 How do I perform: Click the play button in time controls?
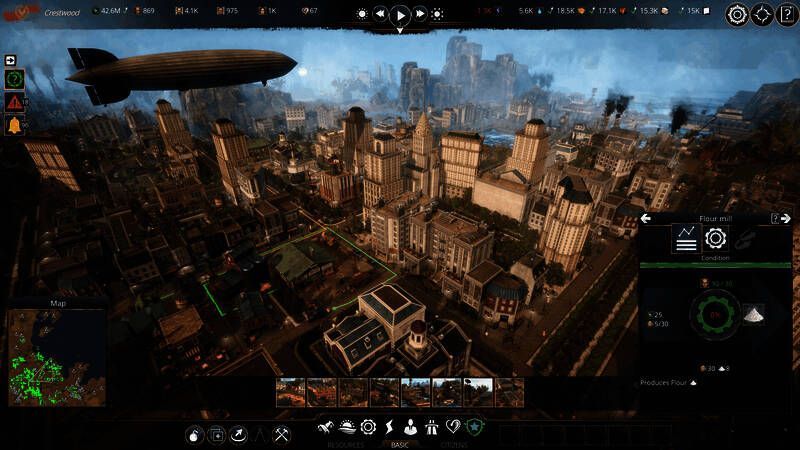click(x=399, y=15)
